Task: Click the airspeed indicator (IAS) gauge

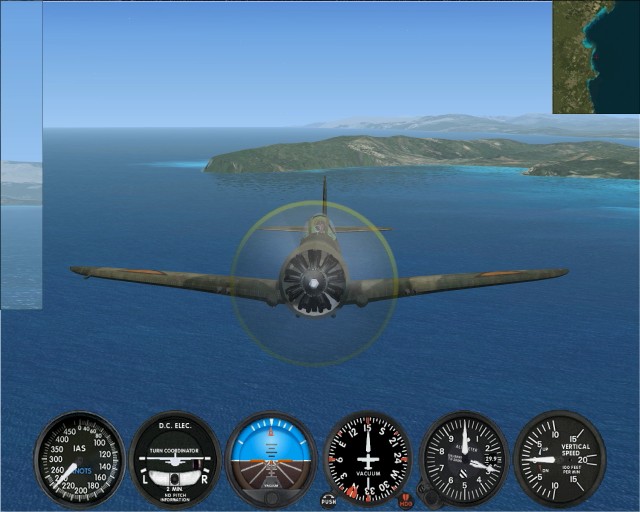Action: click(x=79, y=460)
